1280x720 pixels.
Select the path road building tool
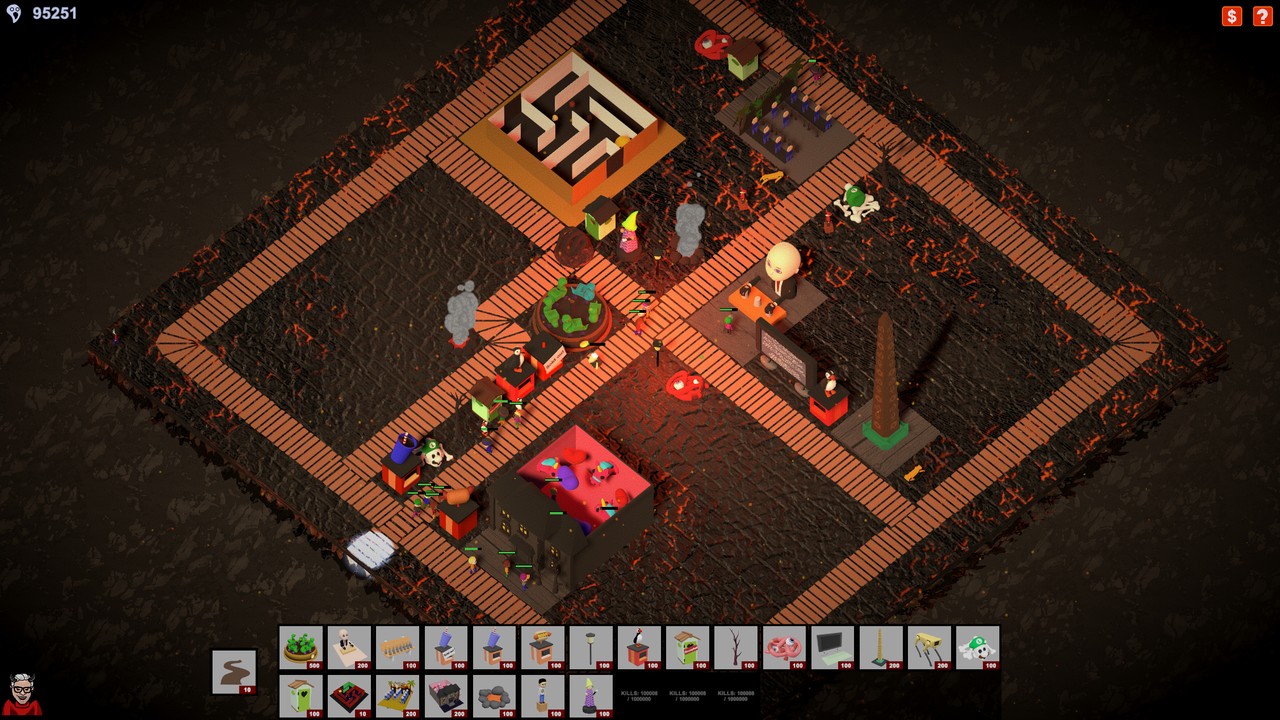pyautogui.click(x=234, y=671)
